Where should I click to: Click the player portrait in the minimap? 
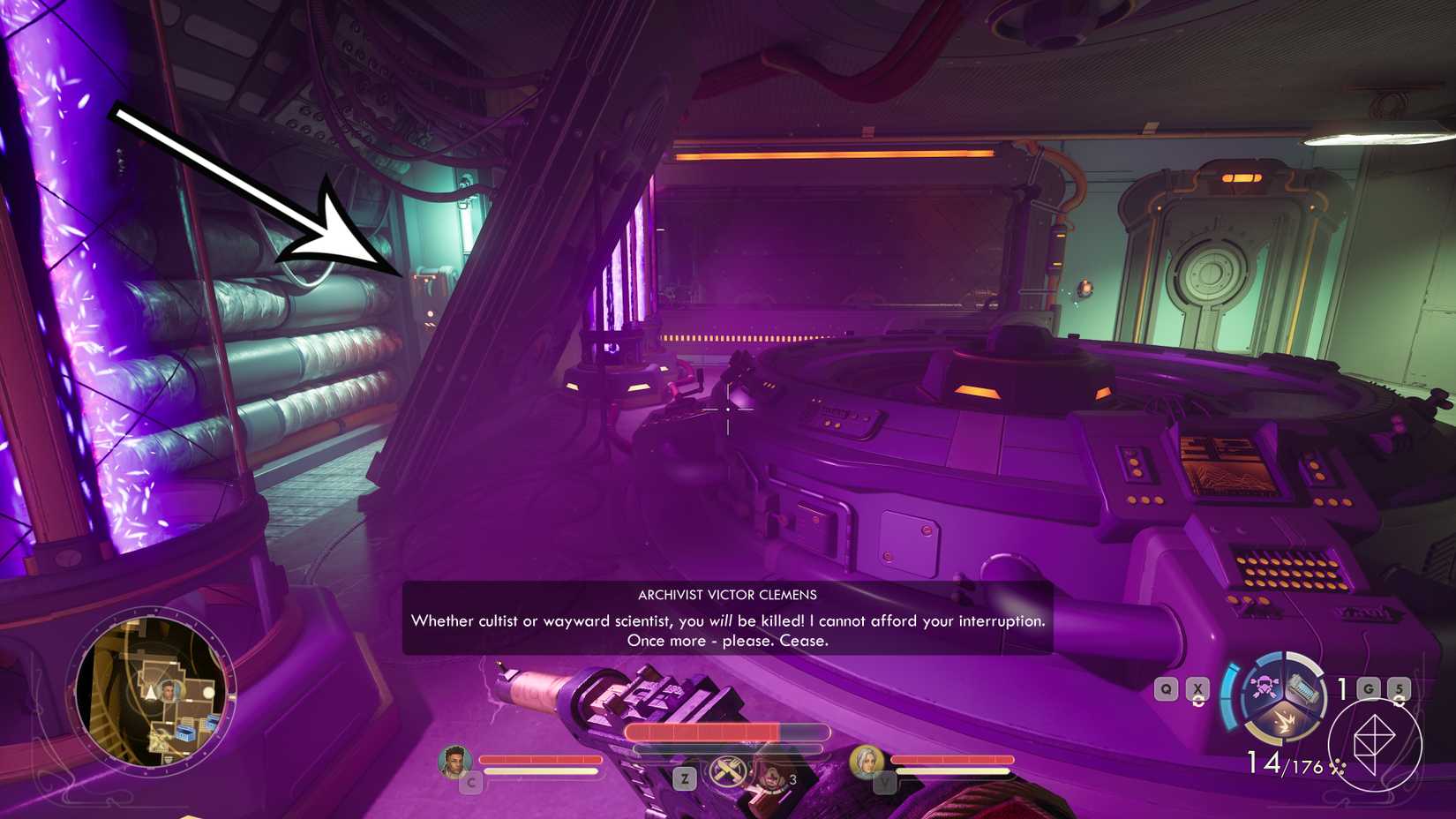tap(169, 692)
